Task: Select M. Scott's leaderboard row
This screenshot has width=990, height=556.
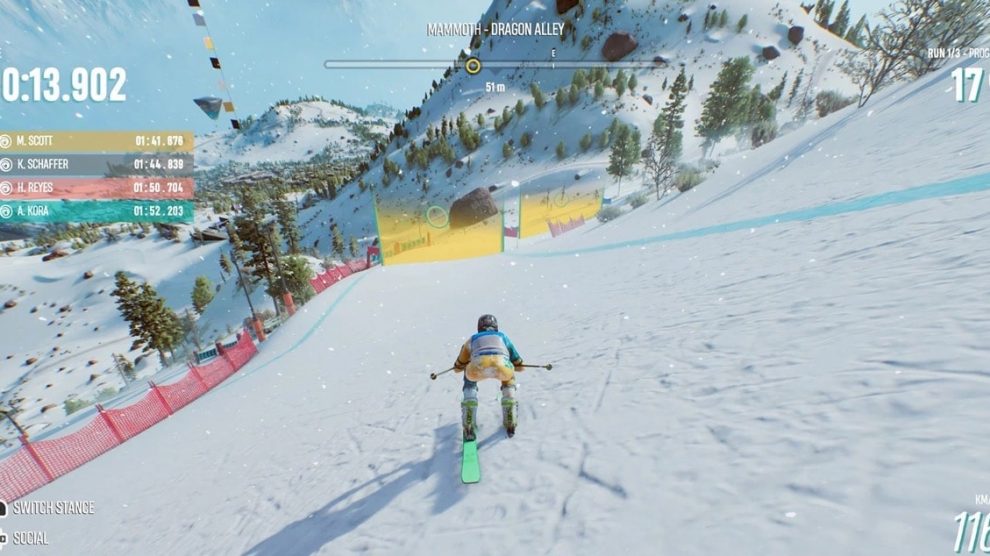Action: (95, 141)
